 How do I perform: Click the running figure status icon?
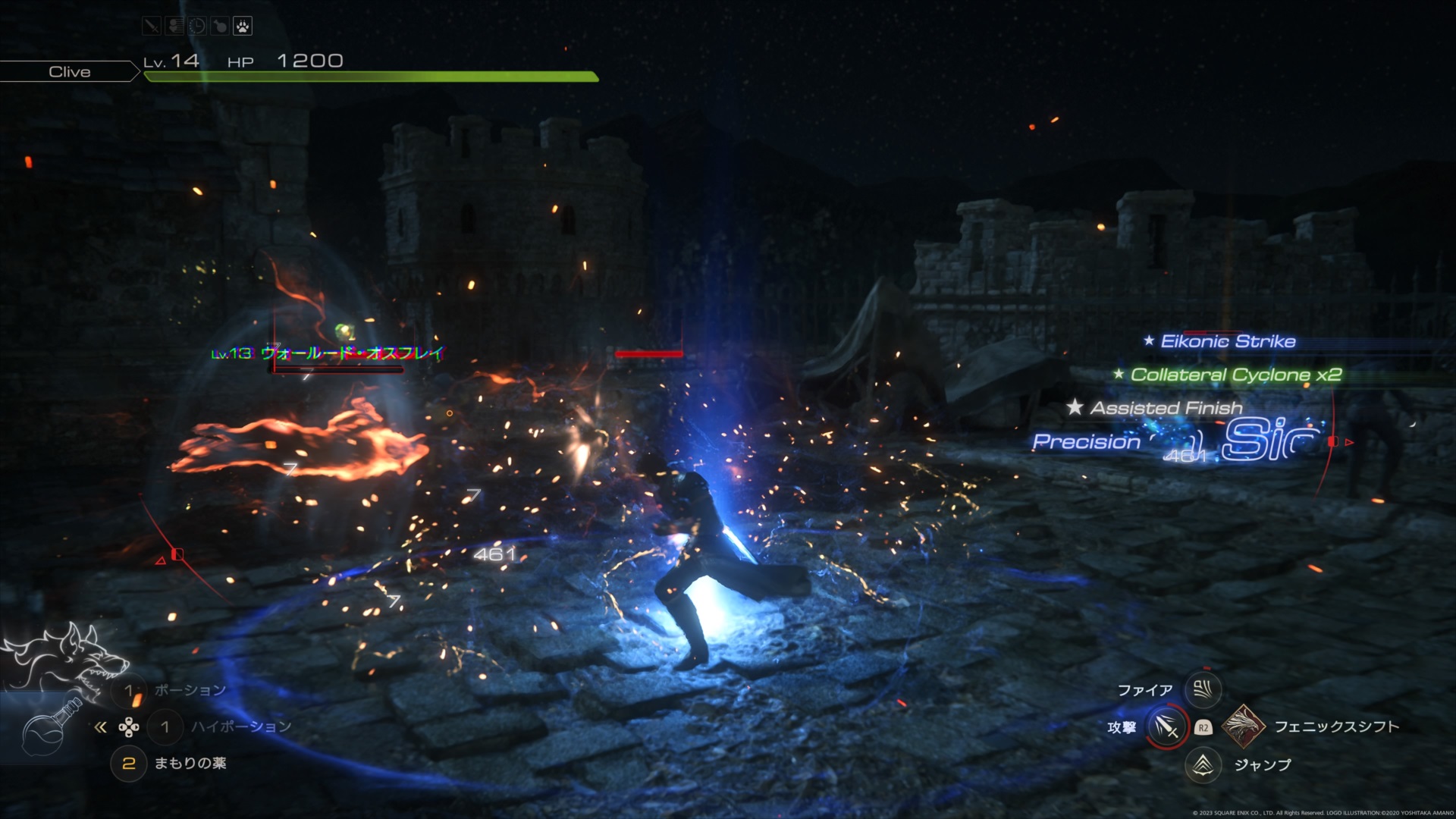pyautogui.click(x=174, y=27)
